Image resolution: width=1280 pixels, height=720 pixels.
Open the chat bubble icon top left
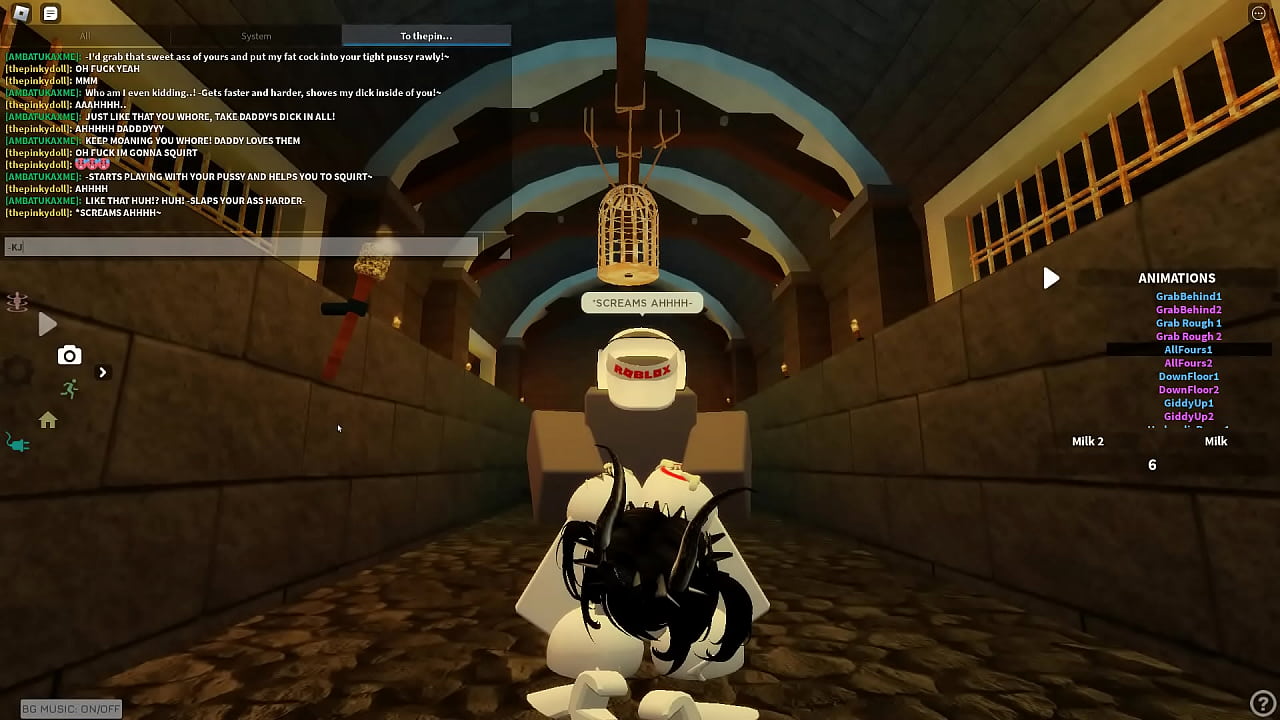pyautogui.click(x=48, y=14)
